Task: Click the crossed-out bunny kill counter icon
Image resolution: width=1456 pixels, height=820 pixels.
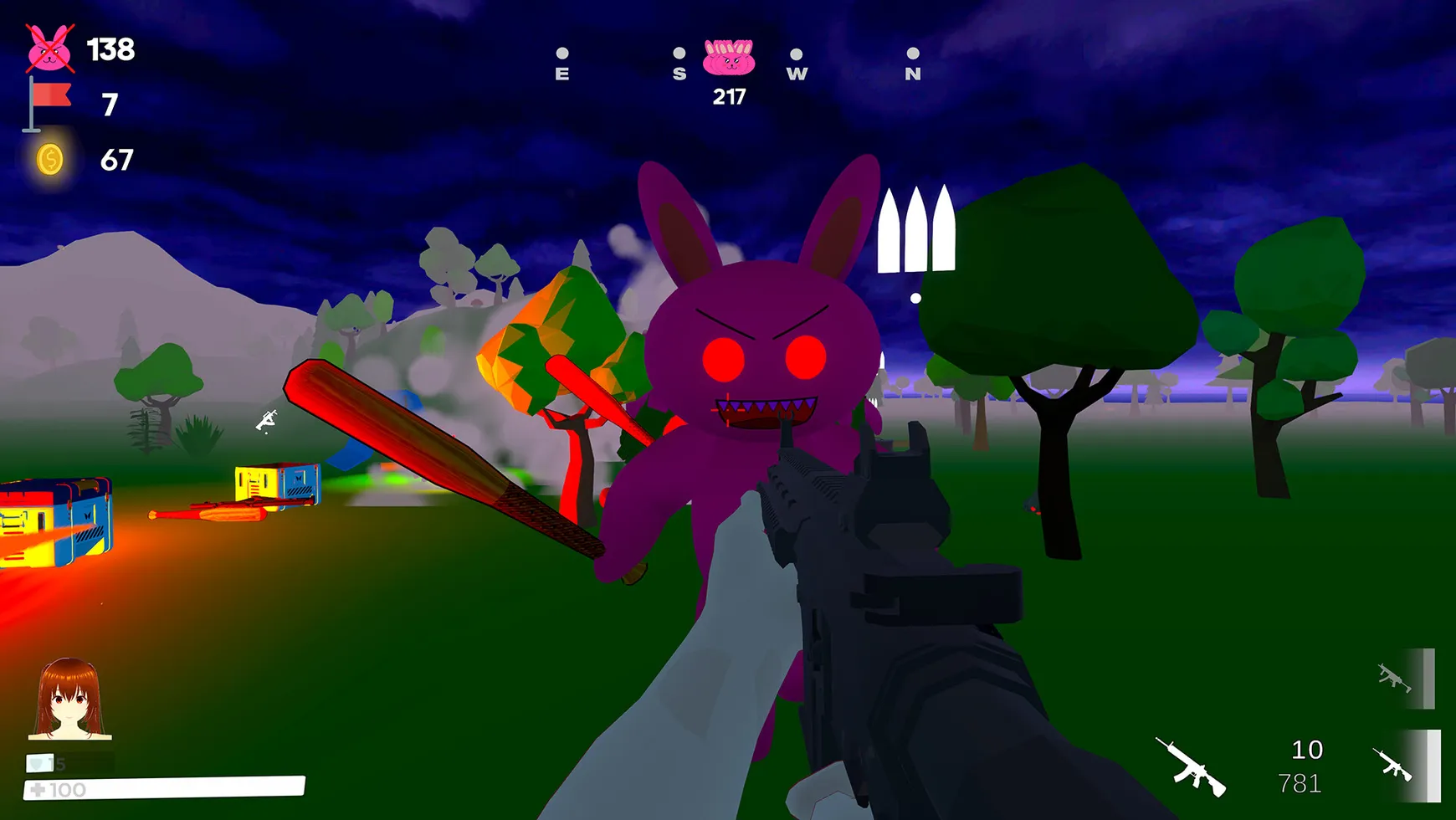Action: pos(49,49)
